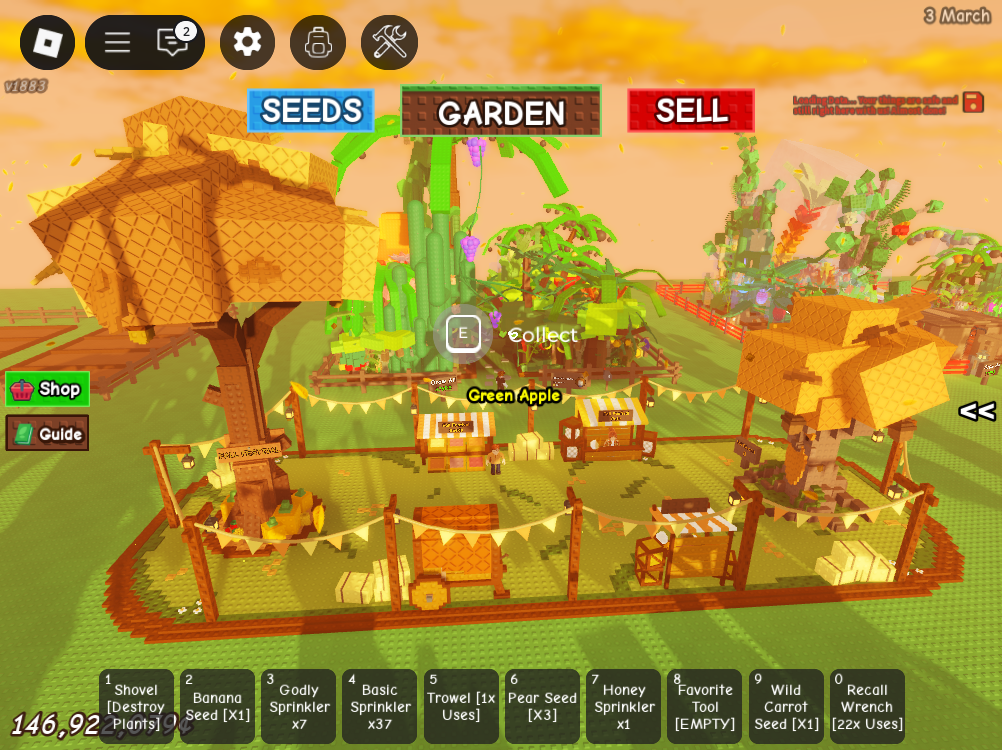Open the gear settings button
1002x750 pixels.
coord(247,43)
